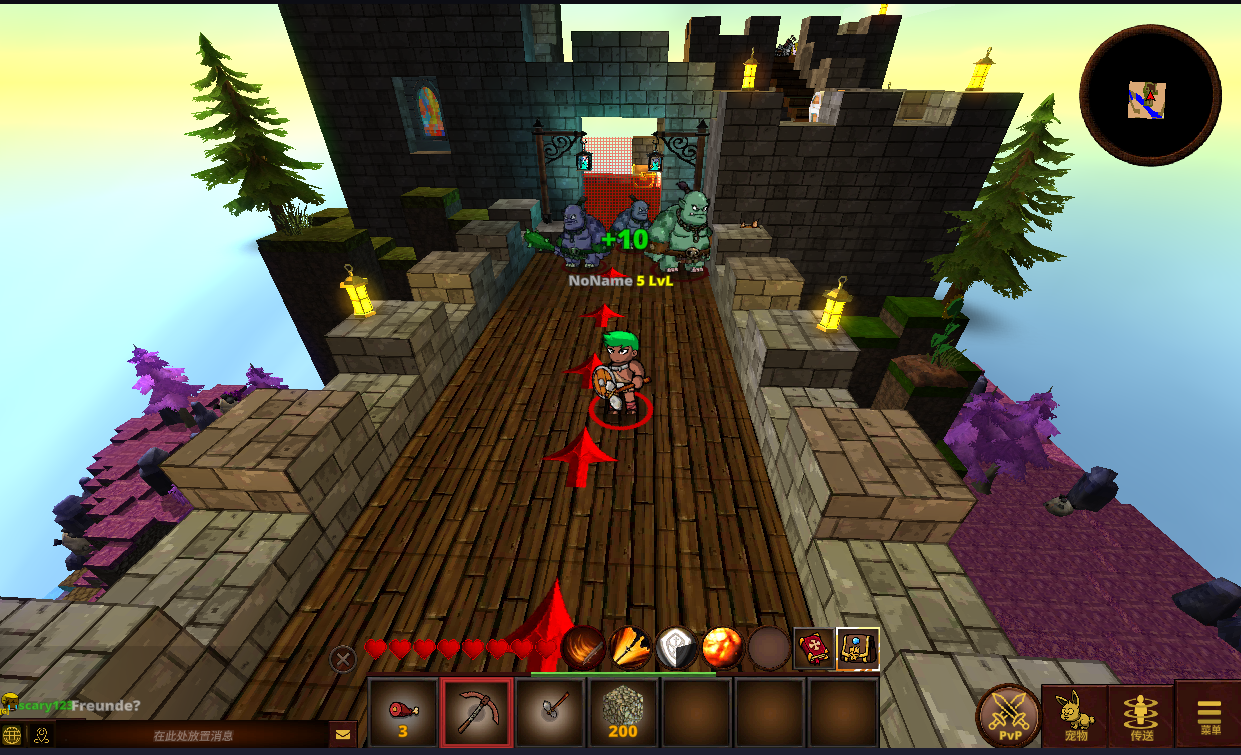Focus the chat message input field

coord(193,736)
